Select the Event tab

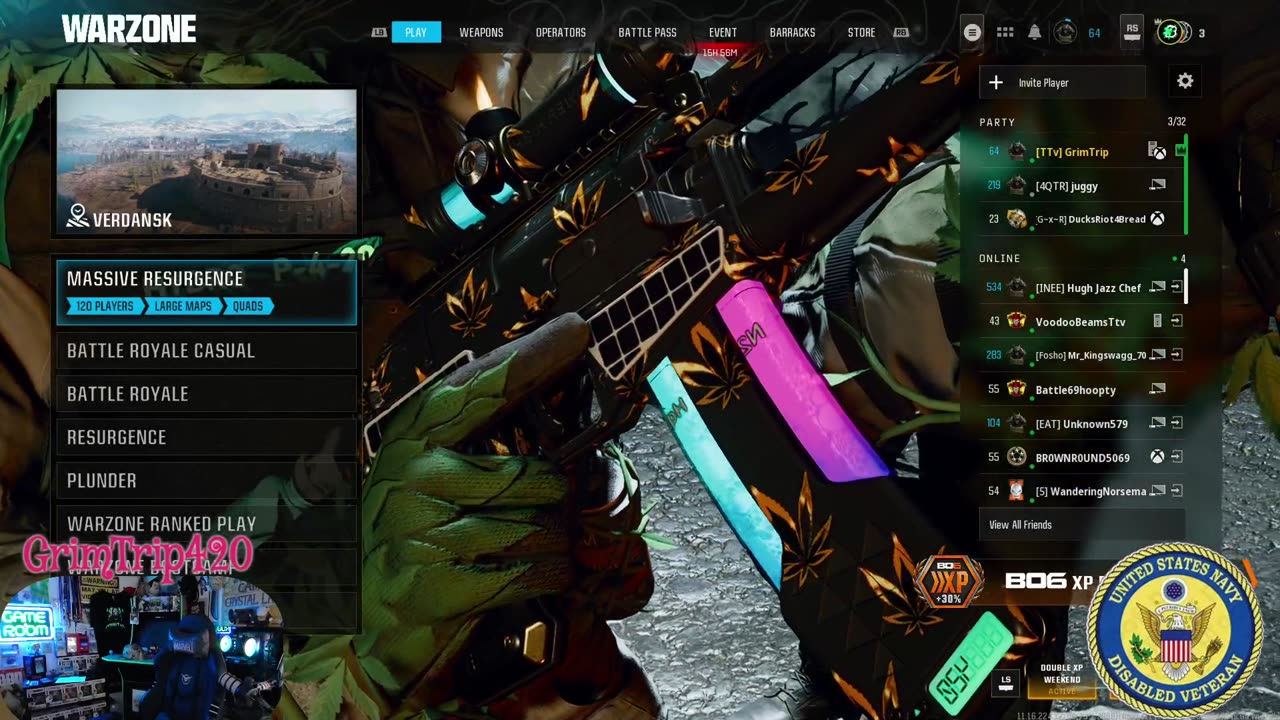[x=722, y=33]
